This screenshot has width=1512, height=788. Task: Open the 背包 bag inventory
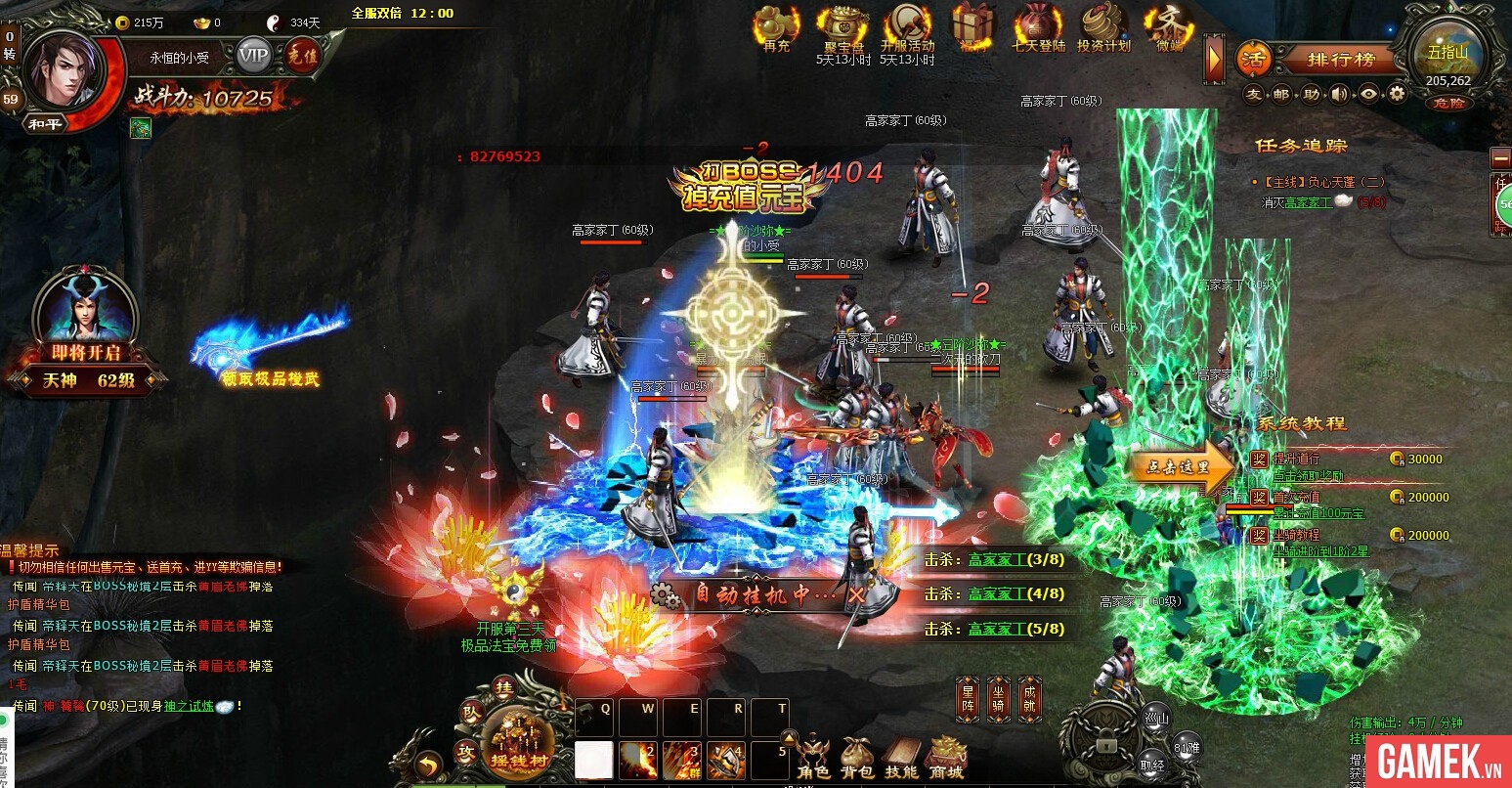pyautogui.click(x=857, y=757)
